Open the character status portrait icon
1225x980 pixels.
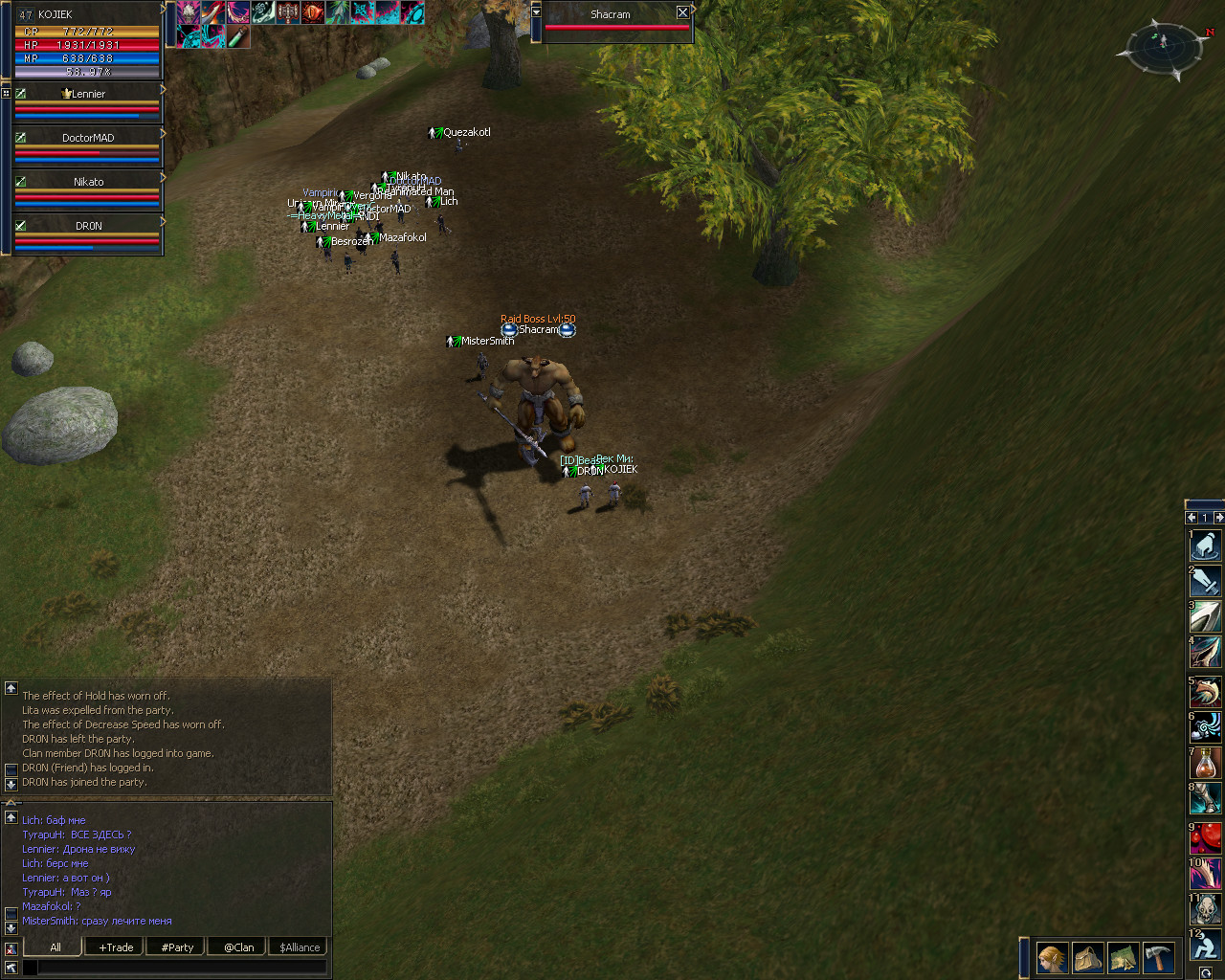(1052, 957)
